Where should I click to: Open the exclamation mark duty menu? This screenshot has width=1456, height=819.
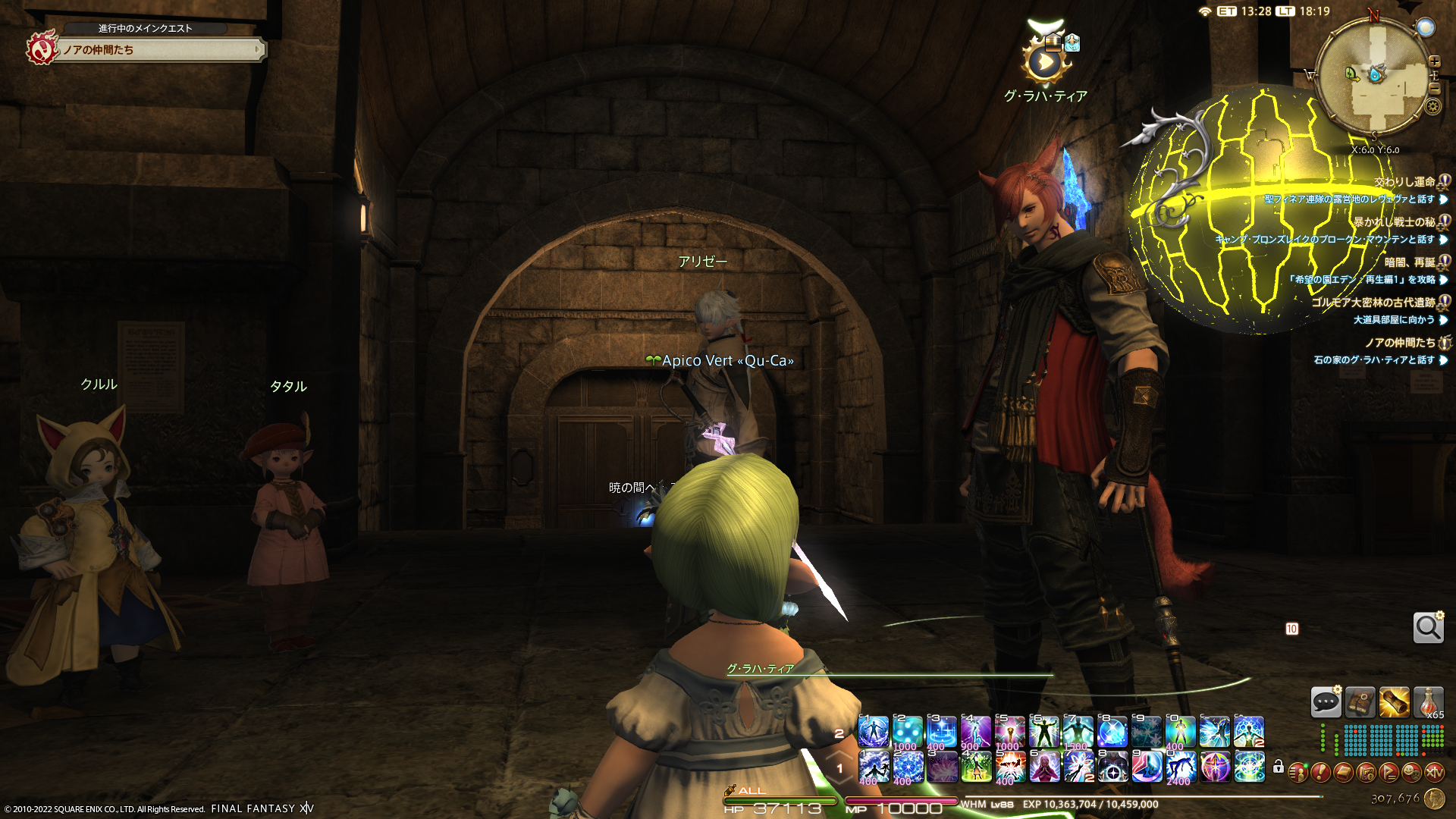click(1320, 772)
